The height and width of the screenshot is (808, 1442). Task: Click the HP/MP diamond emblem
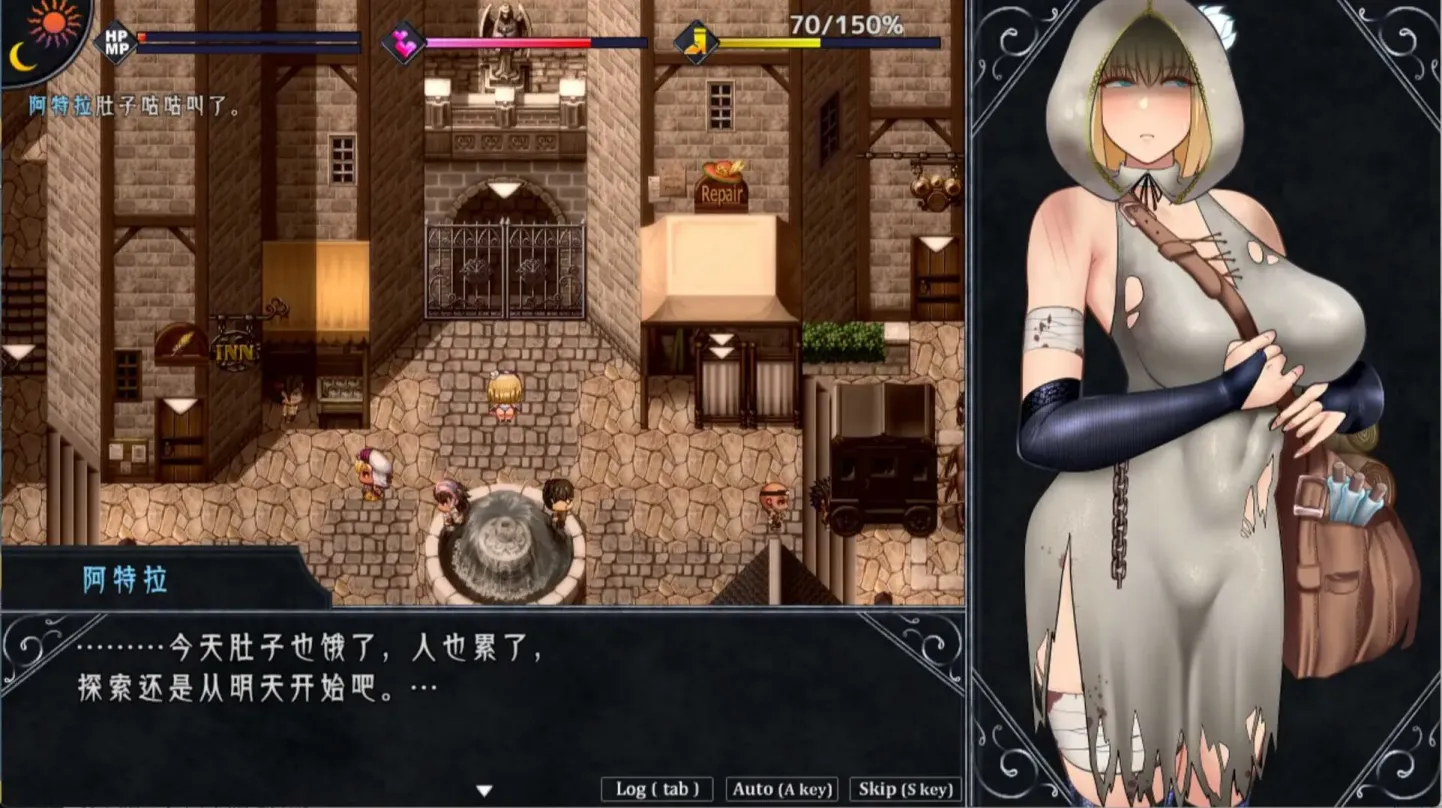(x=113, y=41)
